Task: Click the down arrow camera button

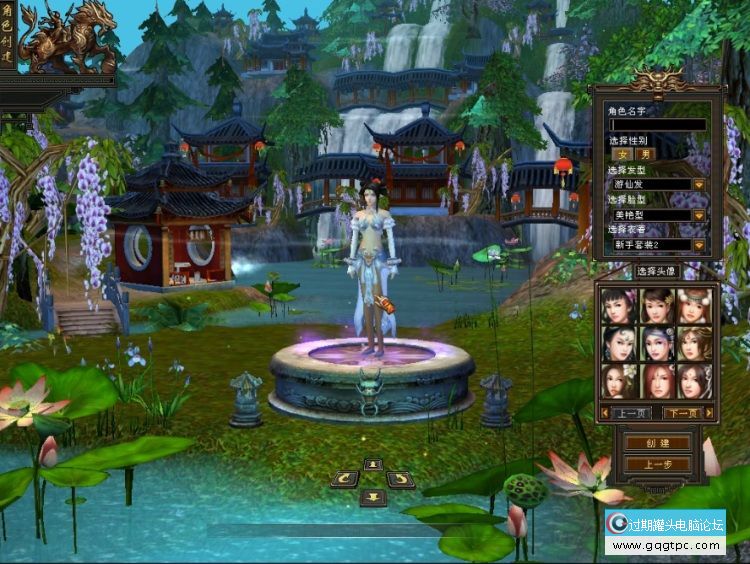Action: pyautogui.click(x=373, y=497)
